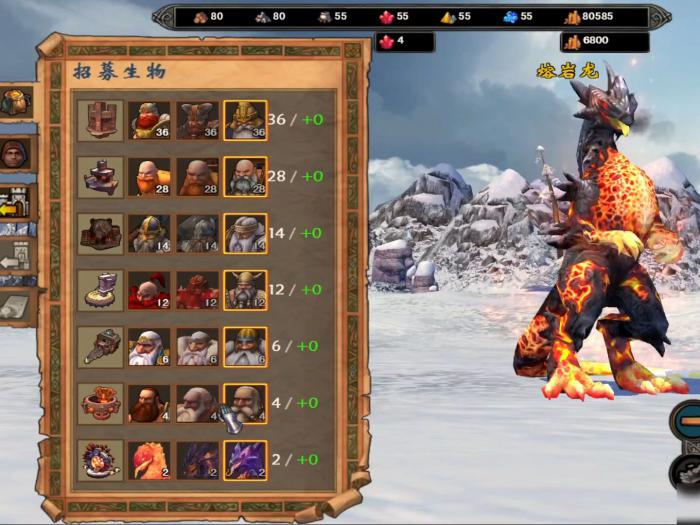Select the dragon dwelling icon in the 2 row

coord(101,459)
